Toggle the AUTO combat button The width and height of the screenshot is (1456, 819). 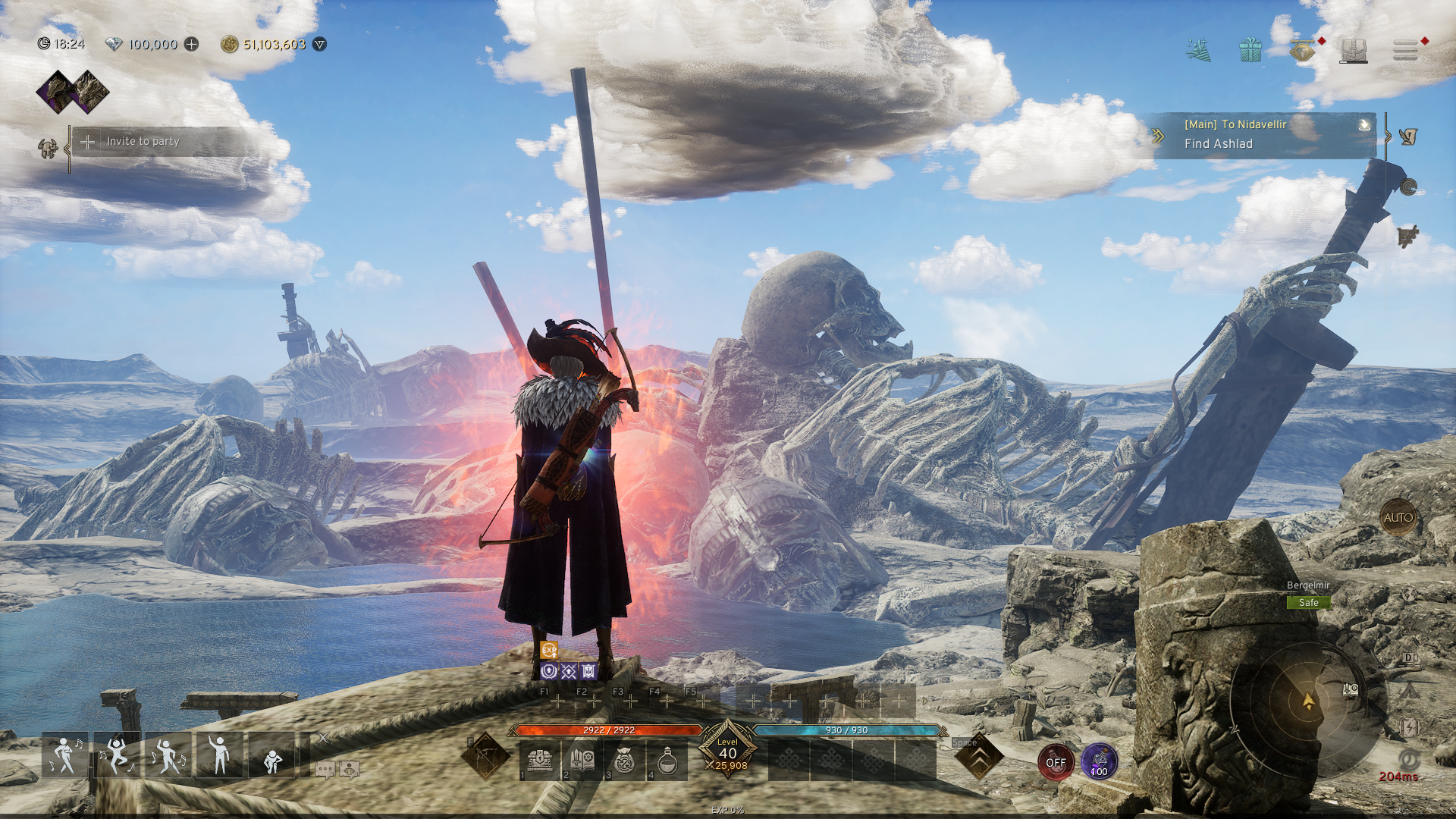1398,516
